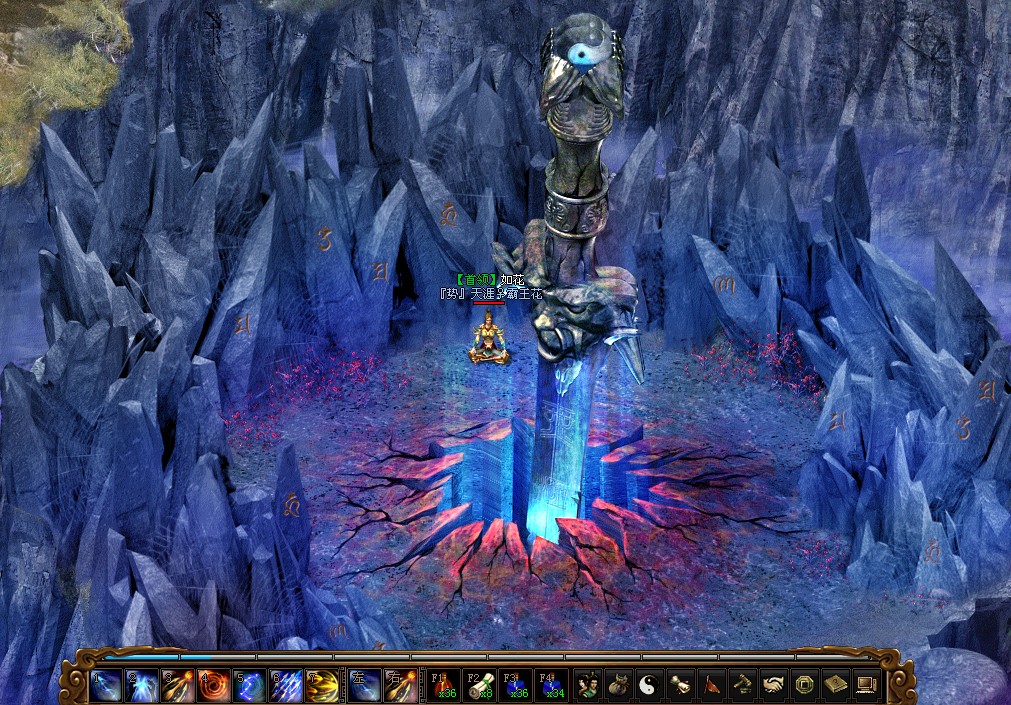Activate the golden burst skill in slot 7

321,685
